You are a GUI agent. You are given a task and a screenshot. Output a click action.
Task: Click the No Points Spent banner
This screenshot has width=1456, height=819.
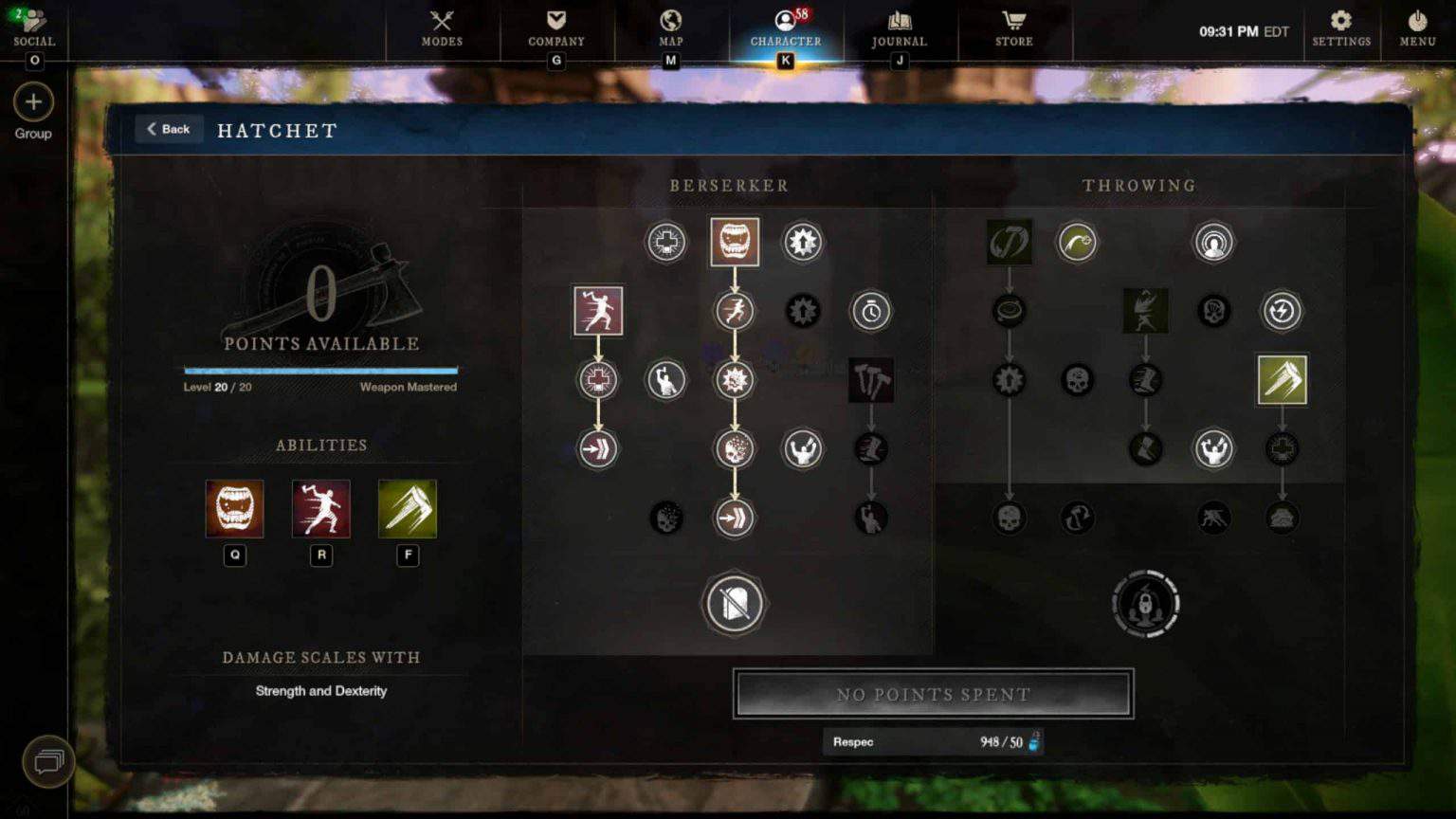[x=933, y=694]
